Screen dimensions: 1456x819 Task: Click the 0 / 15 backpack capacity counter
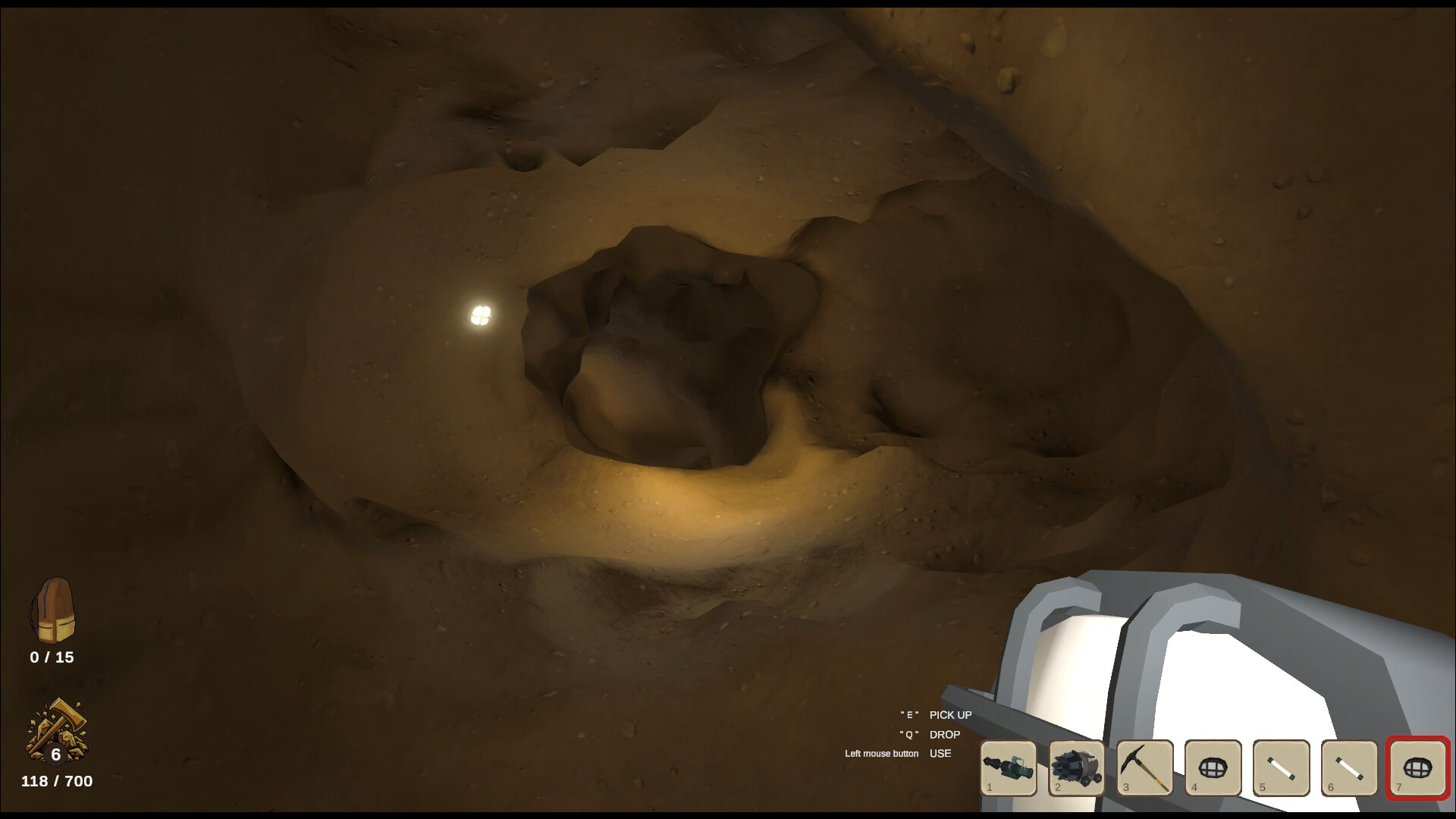tap(52, 657)
